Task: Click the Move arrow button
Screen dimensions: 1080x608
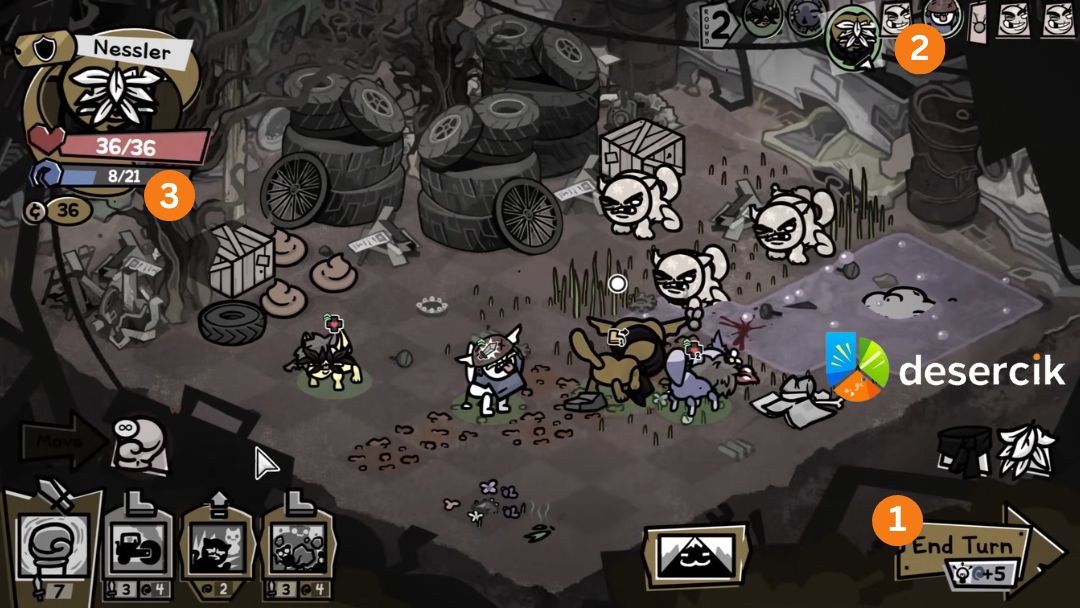Action: coord(60,438)
